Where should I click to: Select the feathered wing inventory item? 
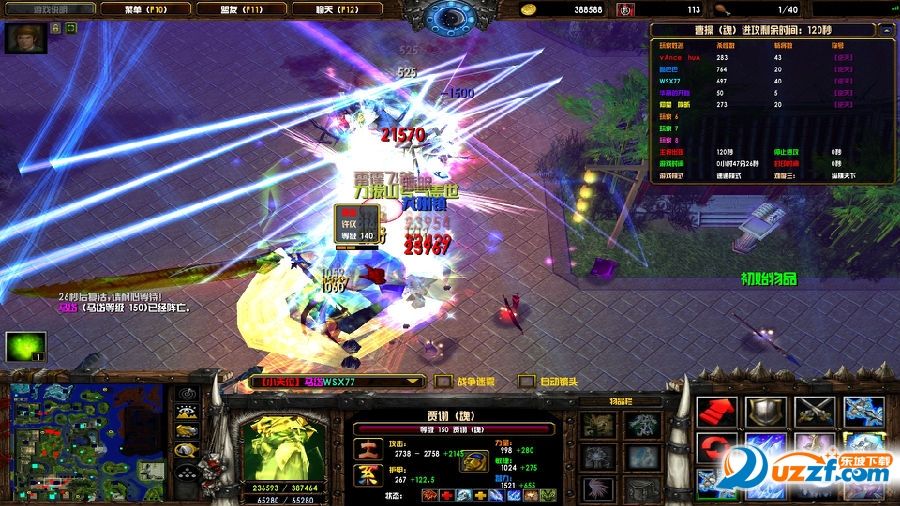click(600, 488)
